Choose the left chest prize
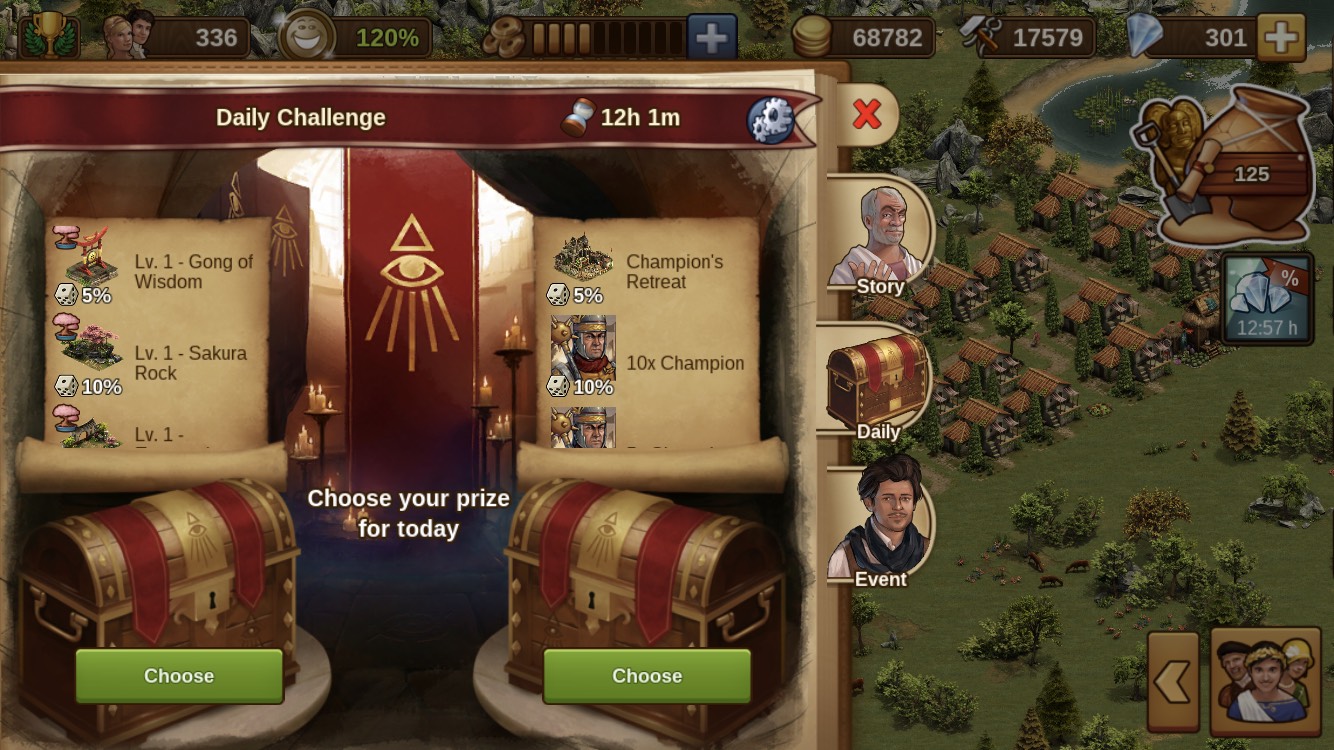 pos(179,676)
